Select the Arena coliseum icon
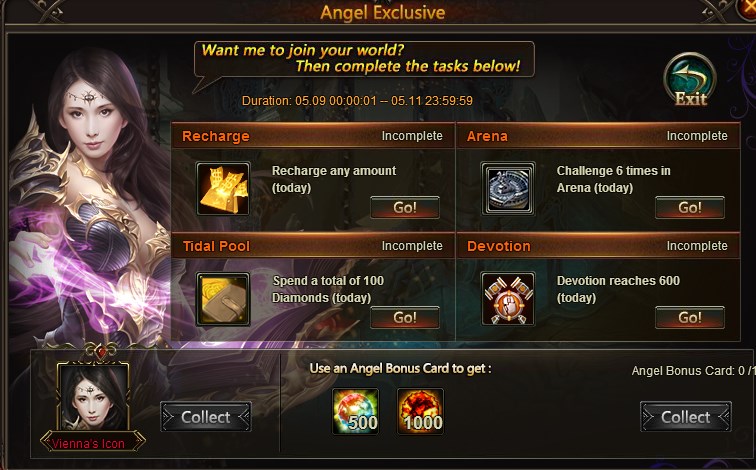Viewport: 756px width, 470px height. coord(508,188)
